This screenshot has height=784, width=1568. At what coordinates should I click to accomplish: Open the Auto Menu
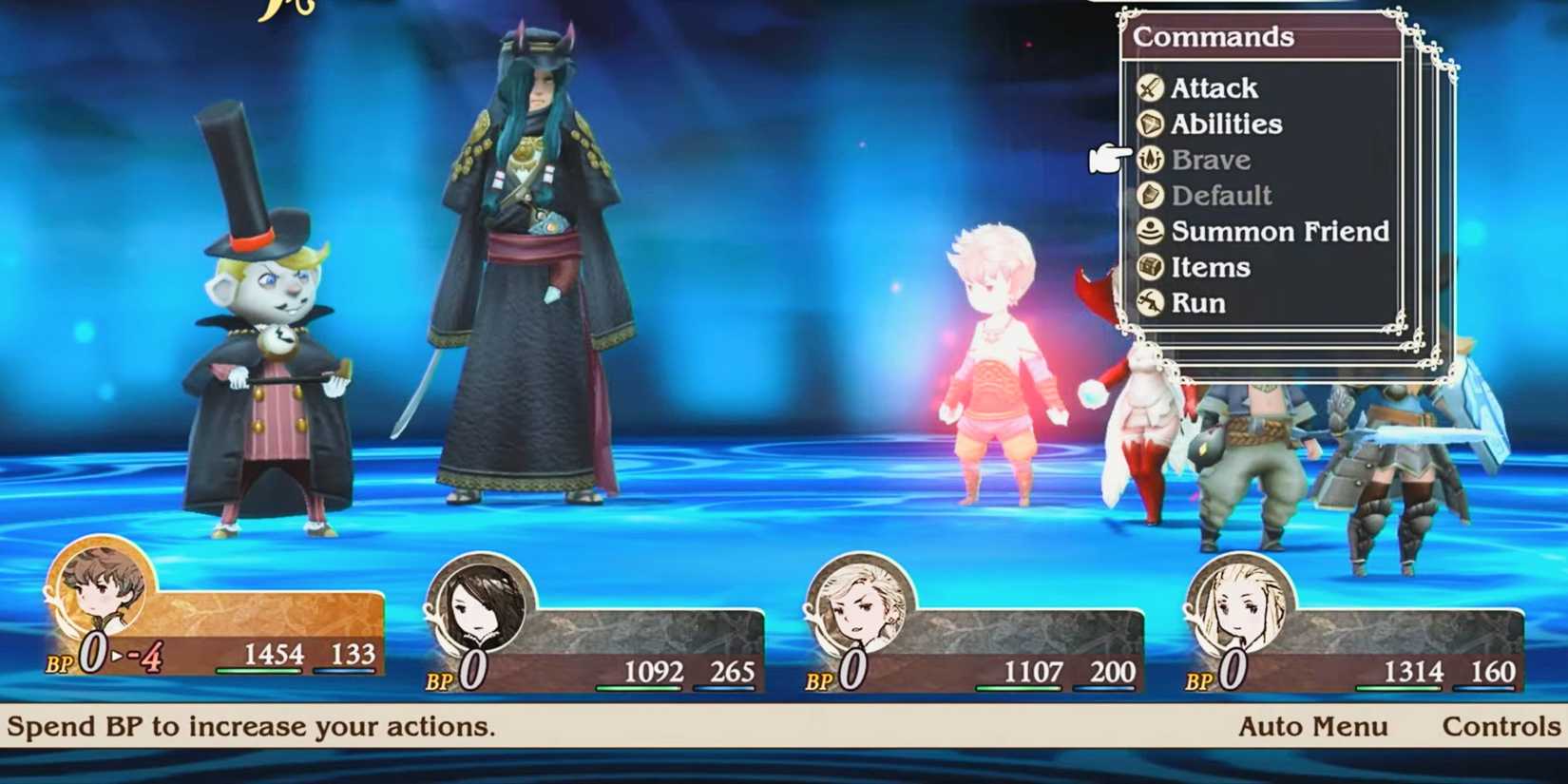(x=1312, y=727)
